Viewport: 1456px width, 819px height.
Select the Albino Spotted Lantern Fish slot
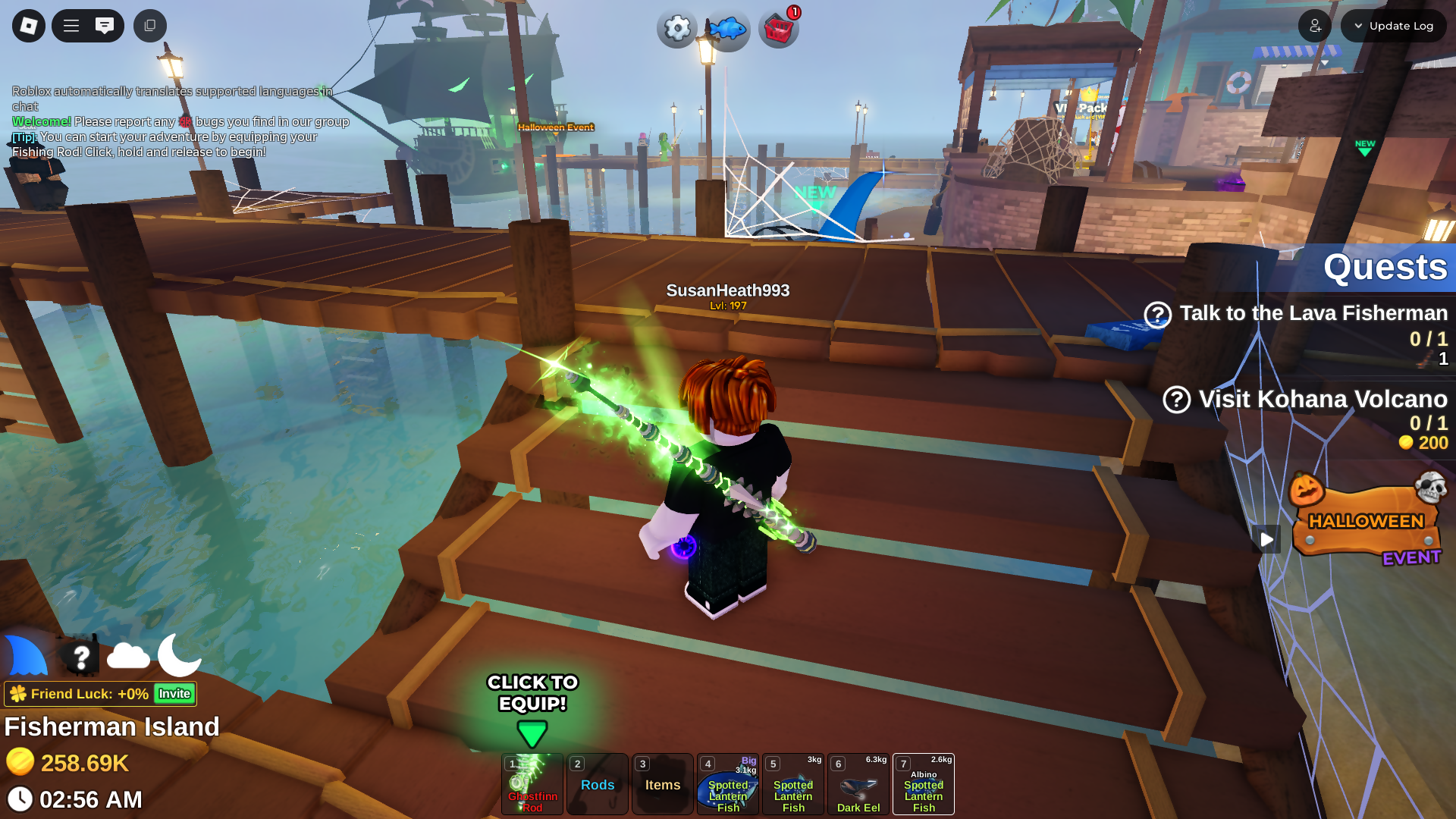[924, 784]
